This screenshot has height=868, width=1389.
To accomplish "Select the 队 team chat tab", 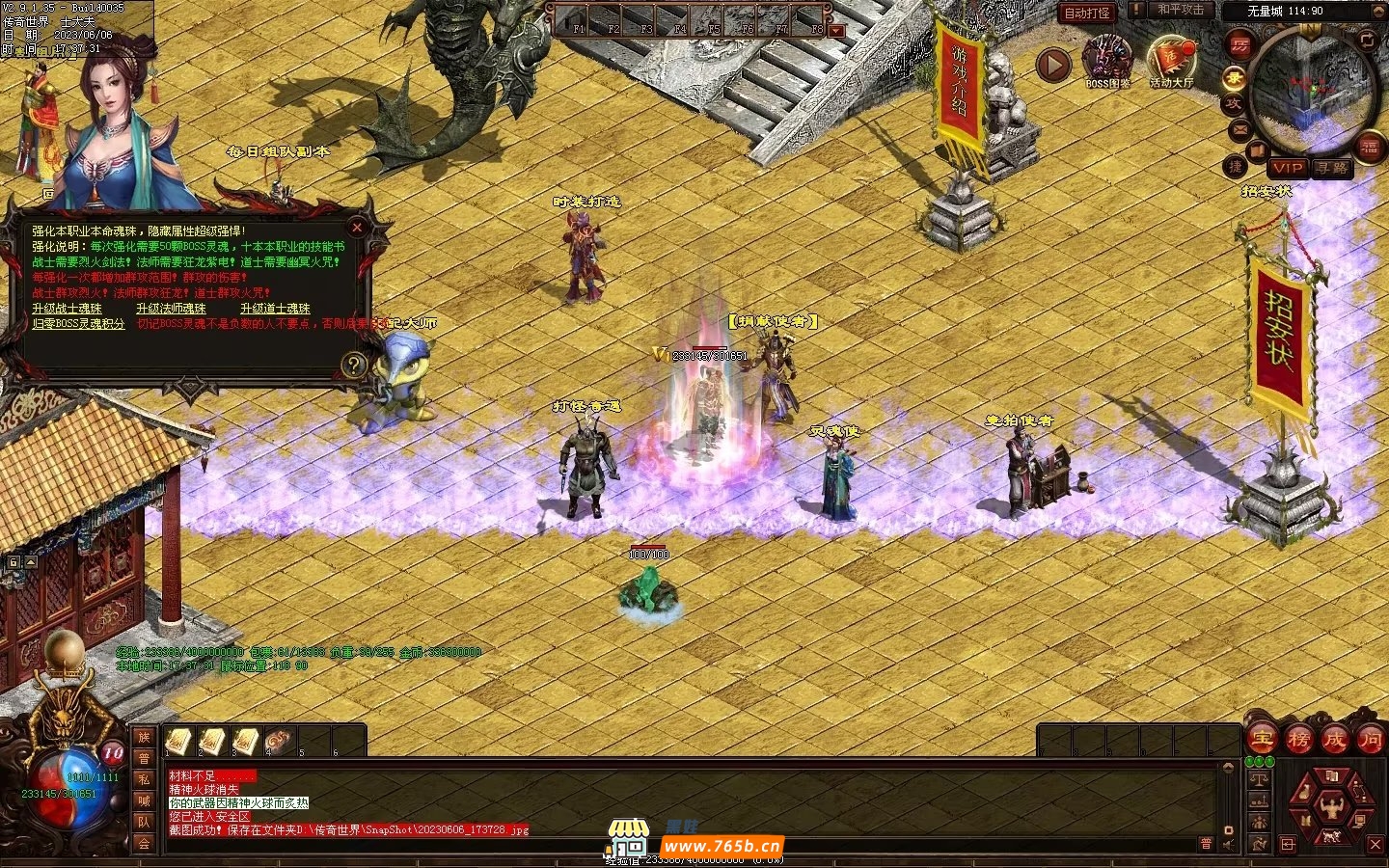I will [144, 822].
